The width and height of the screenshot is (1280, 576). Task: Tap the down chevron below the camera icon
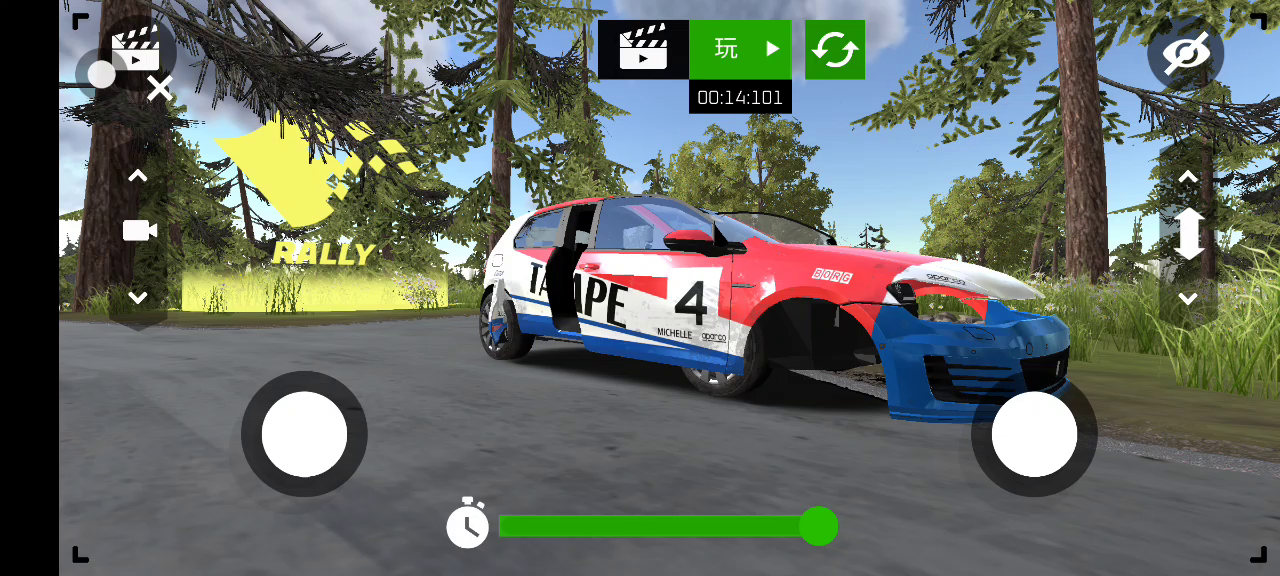point(138,297)
